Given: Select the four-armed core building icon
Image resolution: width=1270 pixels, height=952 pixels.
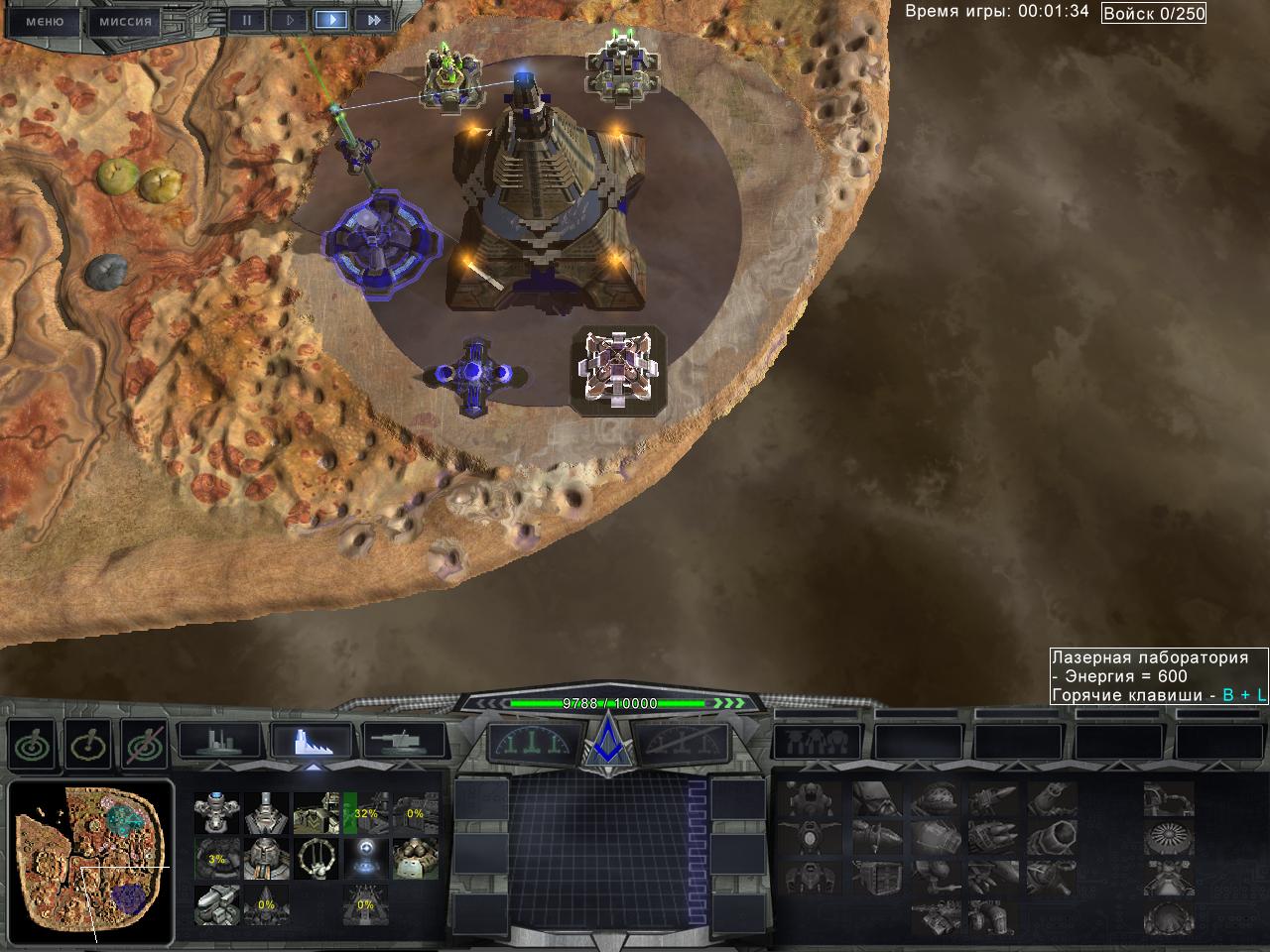Looking at the screenshot, I should (x=216, y=813).
